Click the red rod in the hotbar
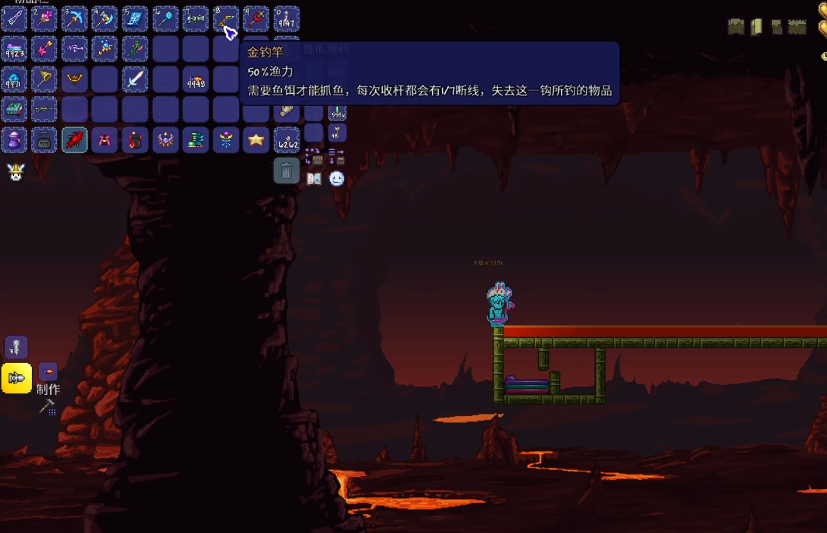827x533 pixels. tap(256, 18)
